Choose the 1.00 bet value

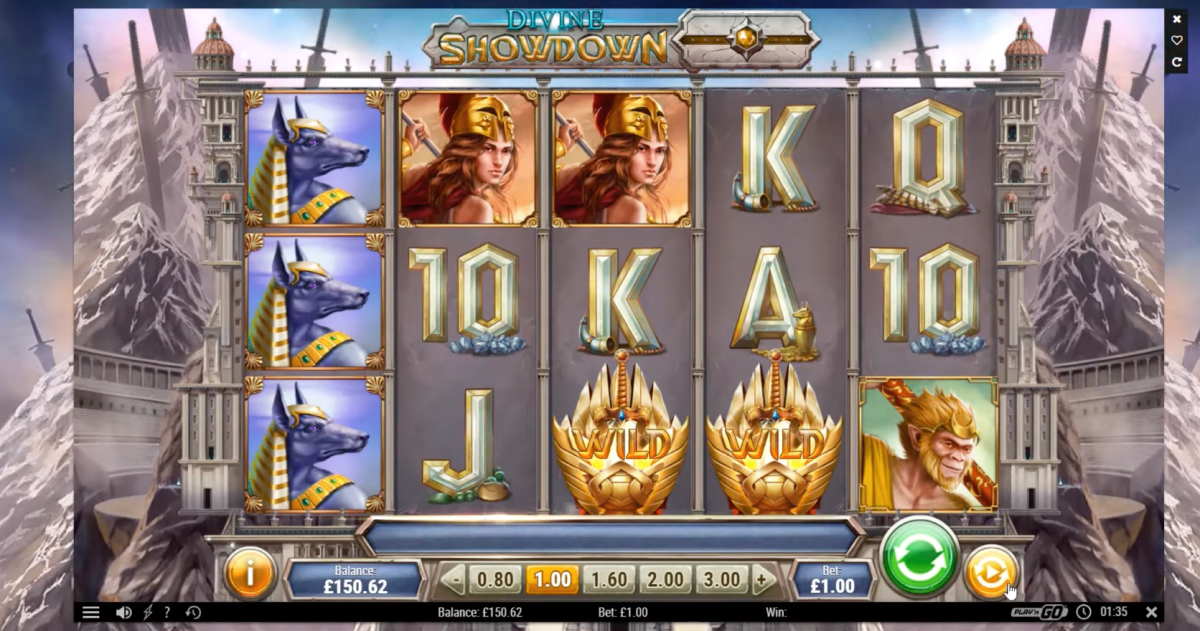click(552, 579)
